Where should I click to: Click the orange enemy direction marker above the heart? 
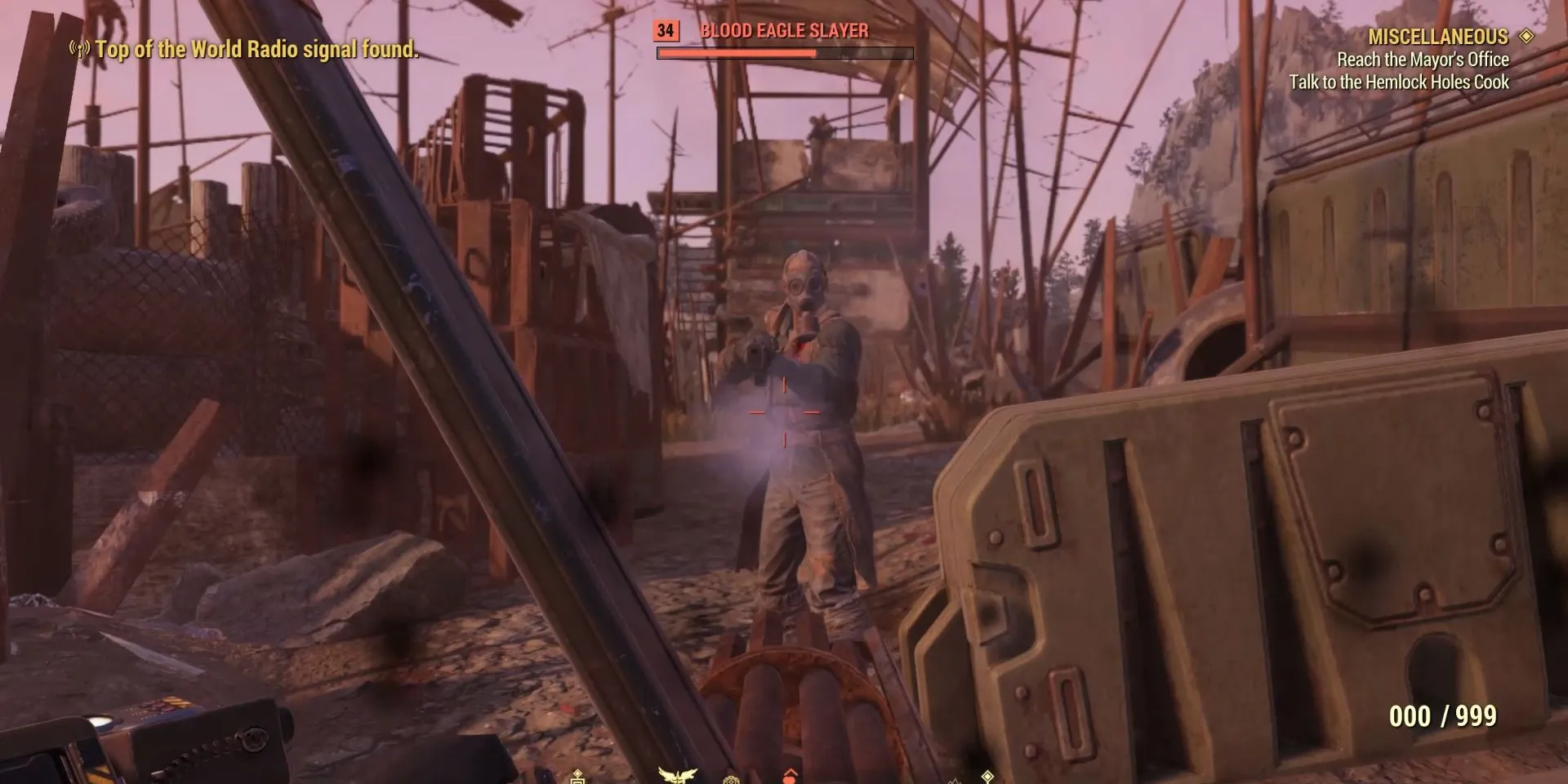[791, 769]
